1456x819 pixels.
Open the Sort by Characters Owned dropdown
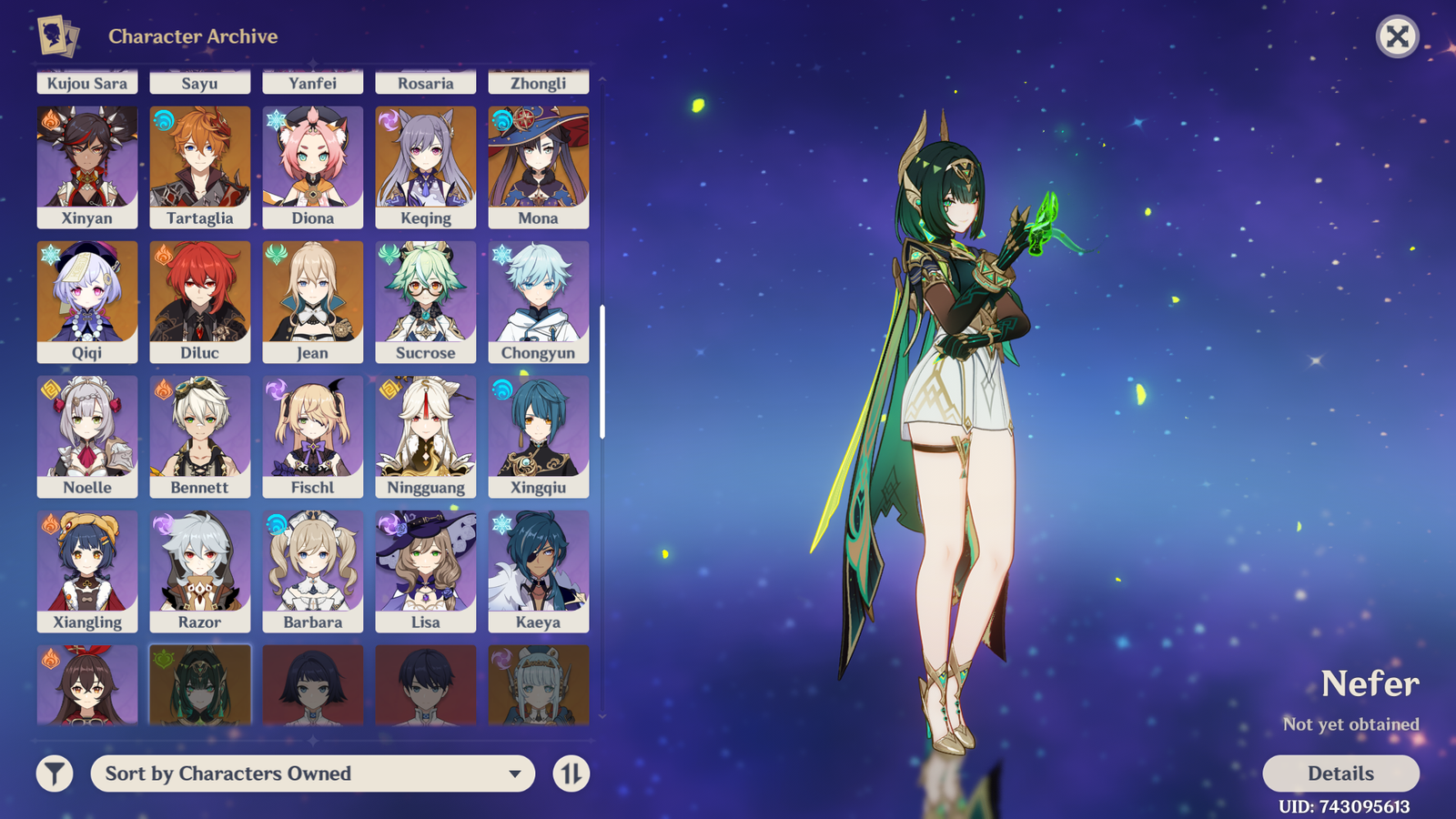click(x=312, y=773)
